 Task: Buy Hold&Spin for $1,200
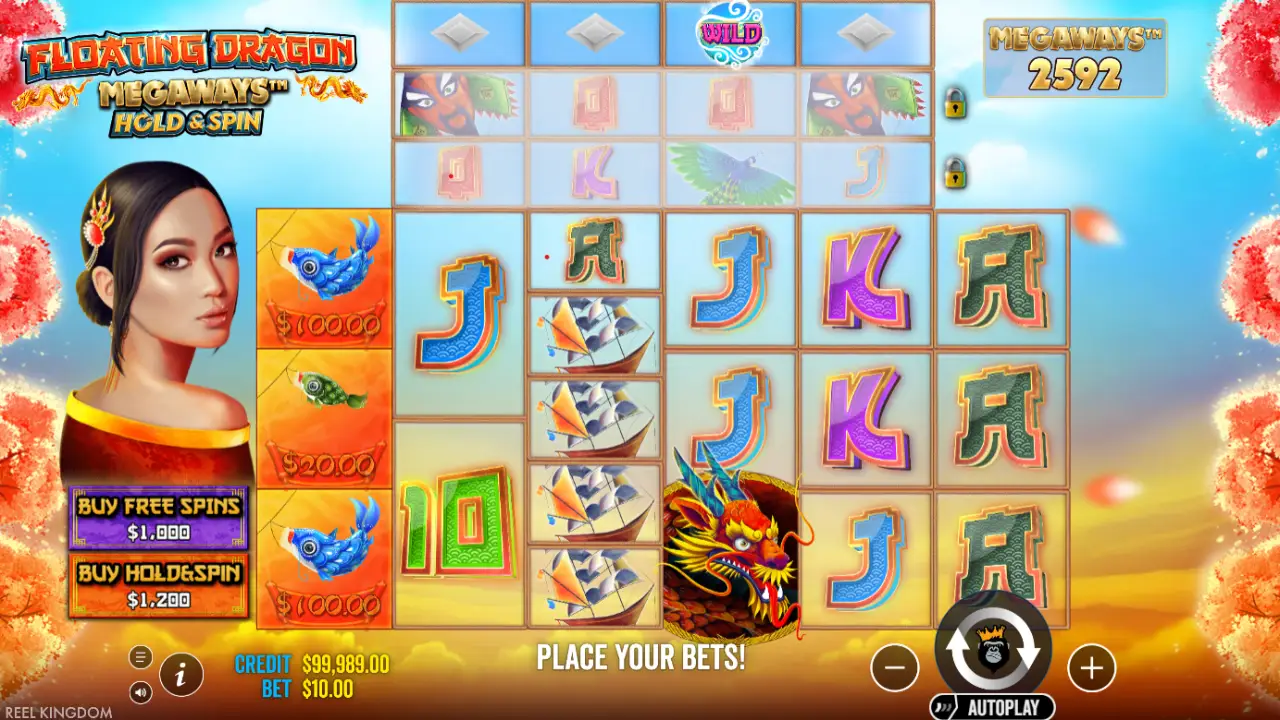(x=158, y=585)
